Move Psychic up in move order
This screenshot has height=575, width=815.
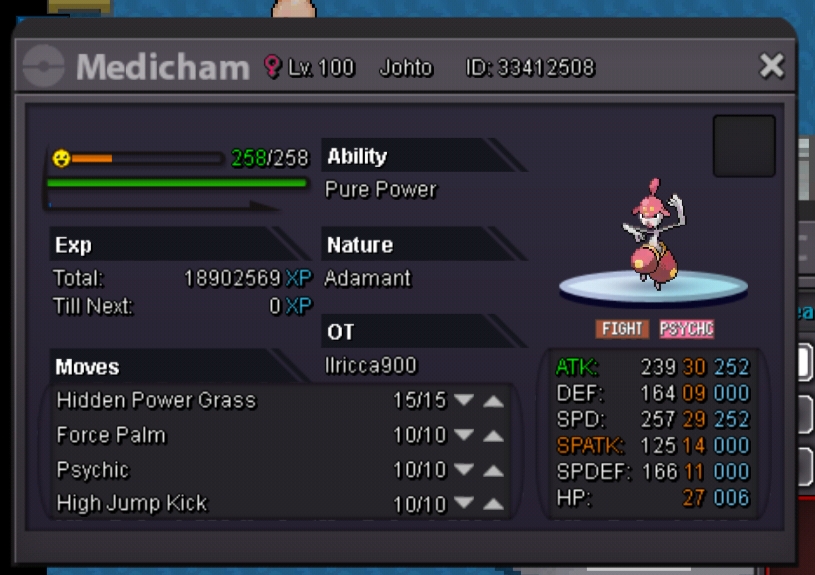pos(493,471)
